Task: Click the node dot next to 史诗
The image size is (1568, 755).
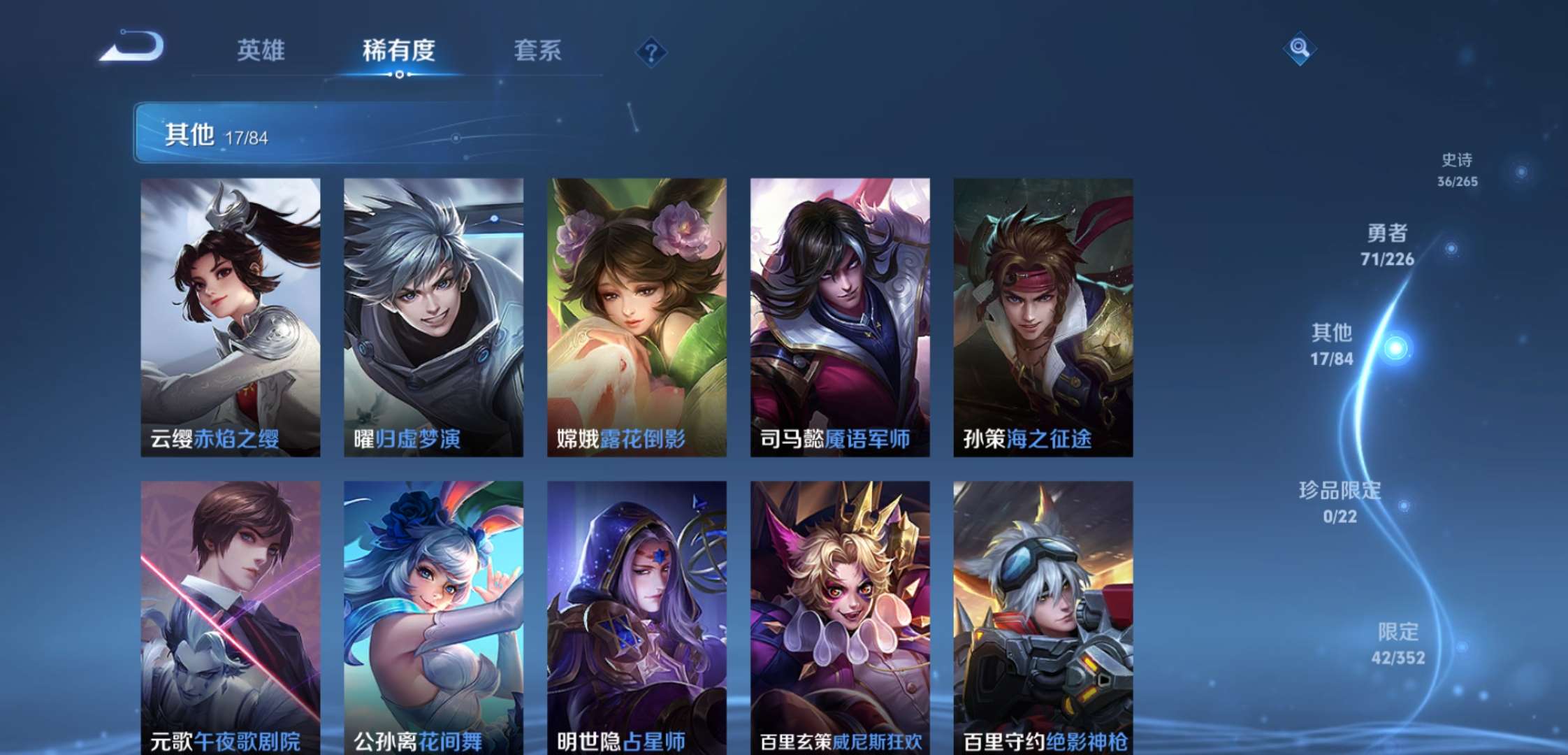Action: (x=1519, y=171)
